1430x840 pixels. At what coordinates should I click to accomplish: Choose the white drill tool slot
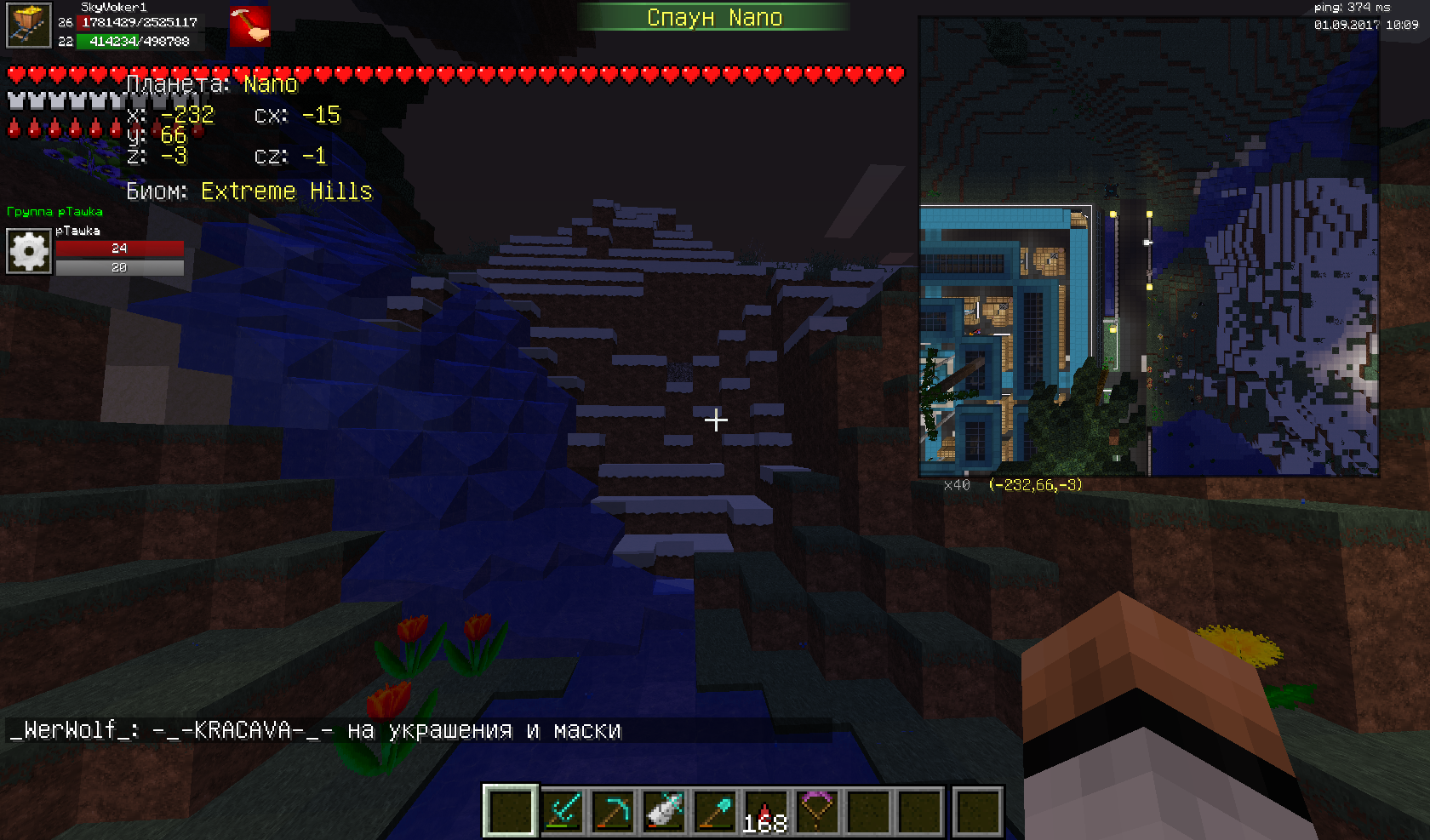click(x=664, y=809)
